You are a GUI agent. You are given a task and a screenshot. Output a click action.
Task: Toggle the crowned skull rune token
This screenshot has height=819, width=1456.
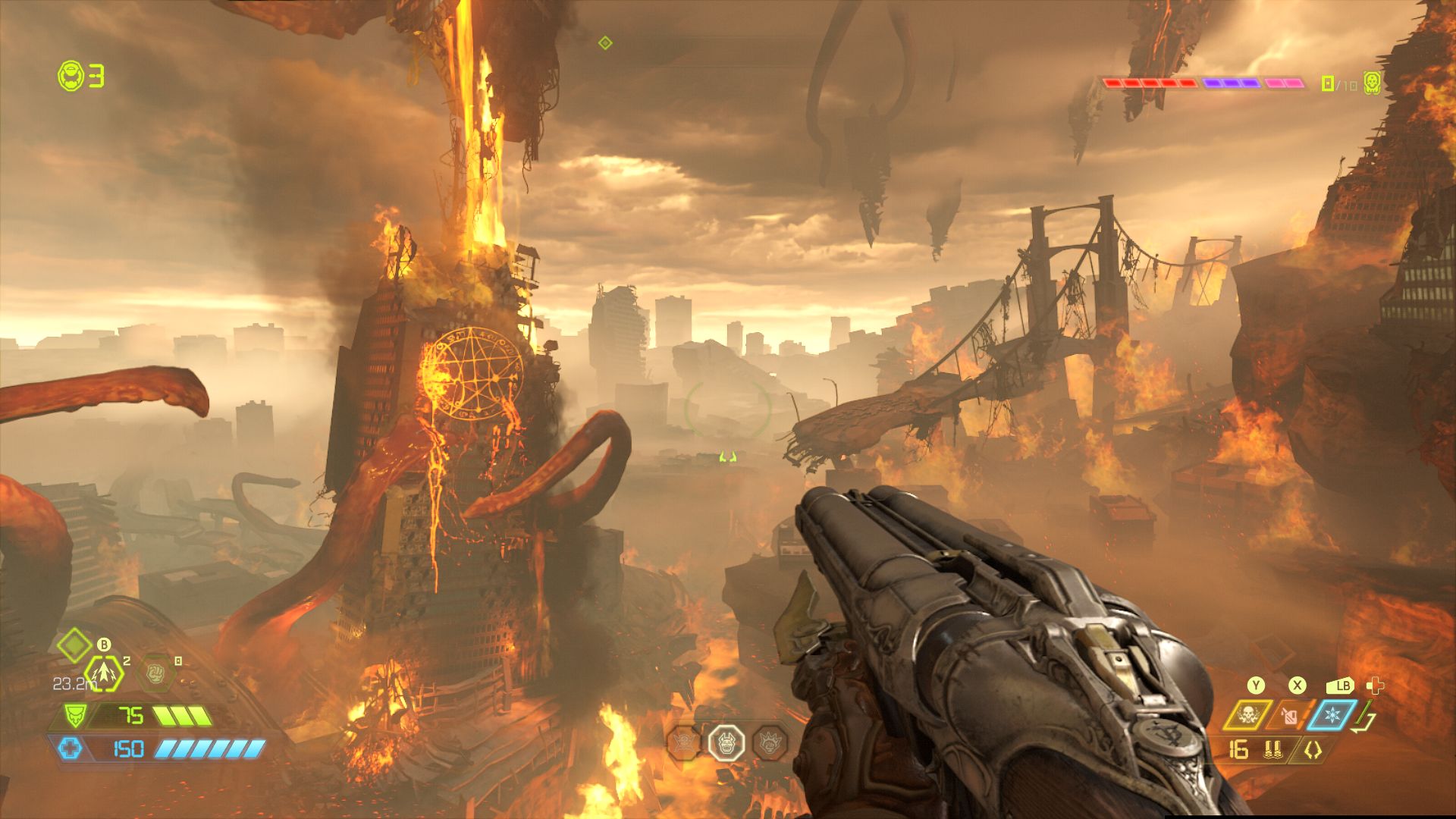coord(770,744)
